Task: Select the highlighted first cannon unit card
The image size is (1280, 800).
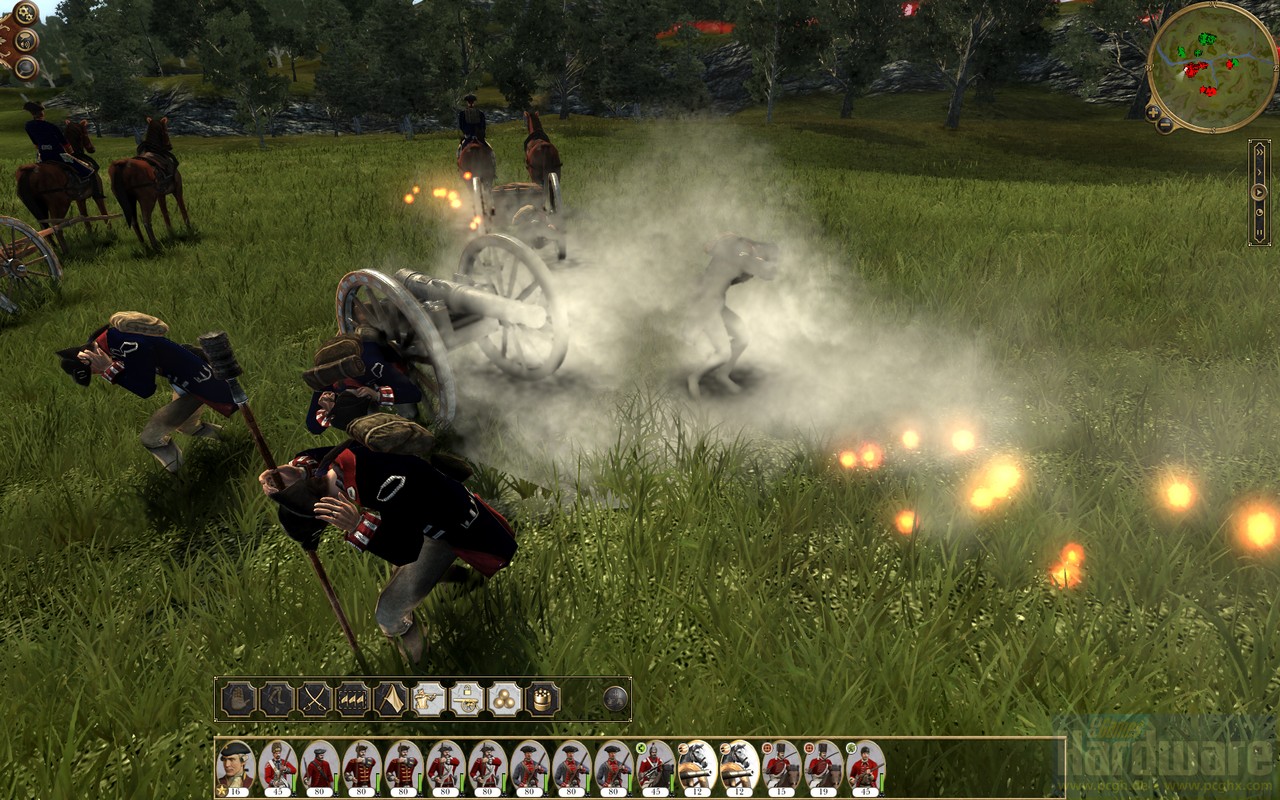Action: (697, 767)
